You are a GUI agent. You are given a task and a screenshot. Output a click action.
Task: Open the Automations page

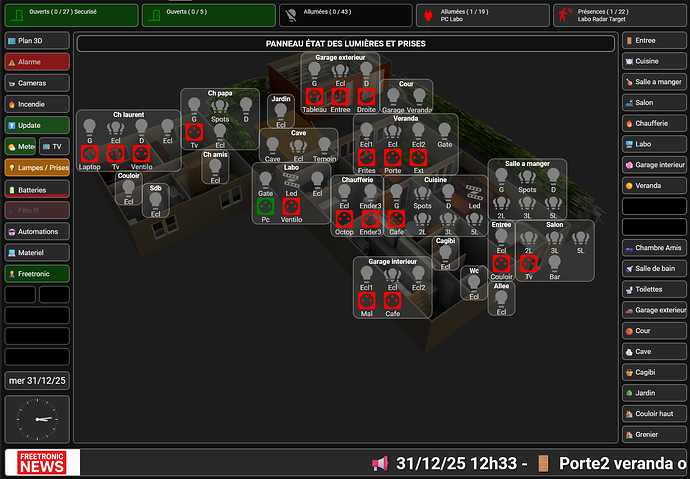click(37, 231)
